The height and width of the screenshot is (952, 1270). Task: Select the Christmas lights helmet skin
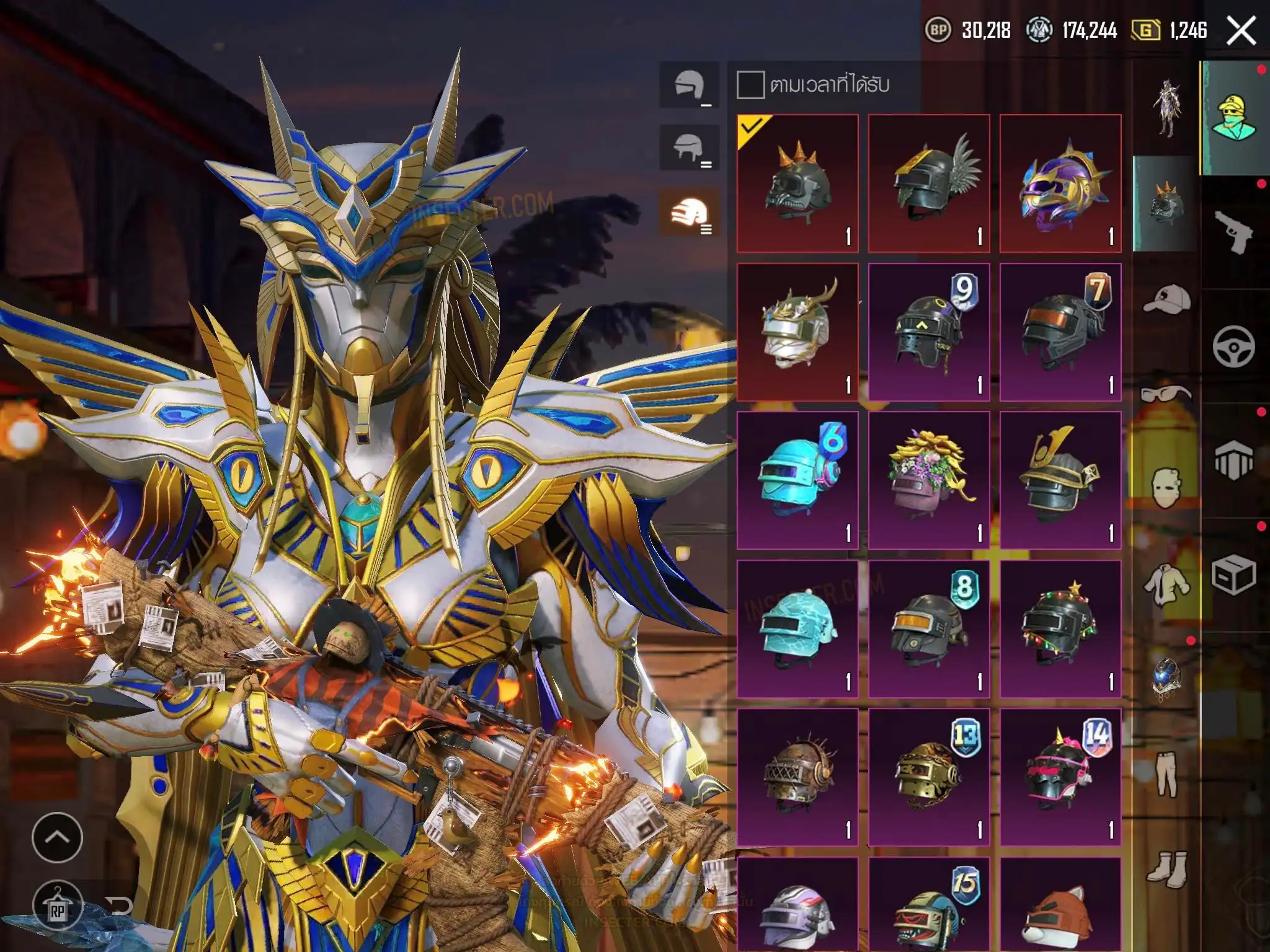point(1060,629)
